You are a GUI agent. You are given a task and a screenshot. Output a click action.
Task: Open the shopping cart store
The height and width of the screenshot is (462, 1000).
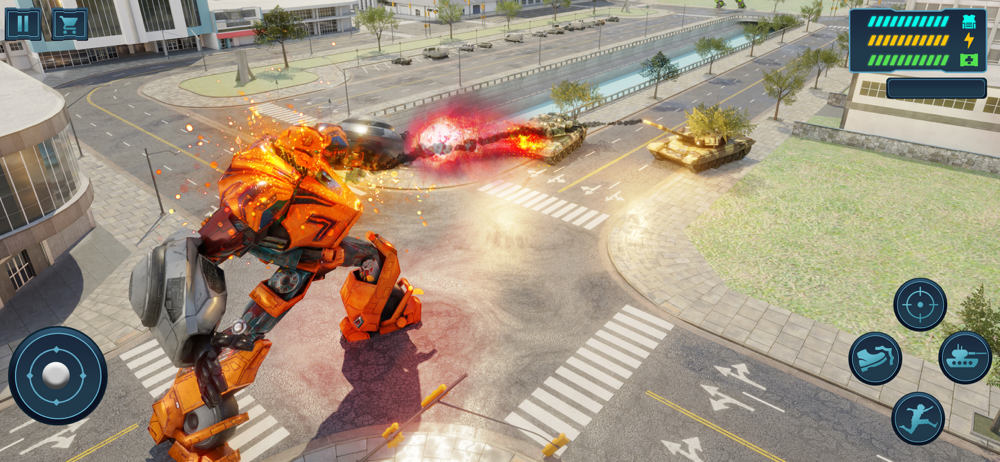[x=69, y=23]
